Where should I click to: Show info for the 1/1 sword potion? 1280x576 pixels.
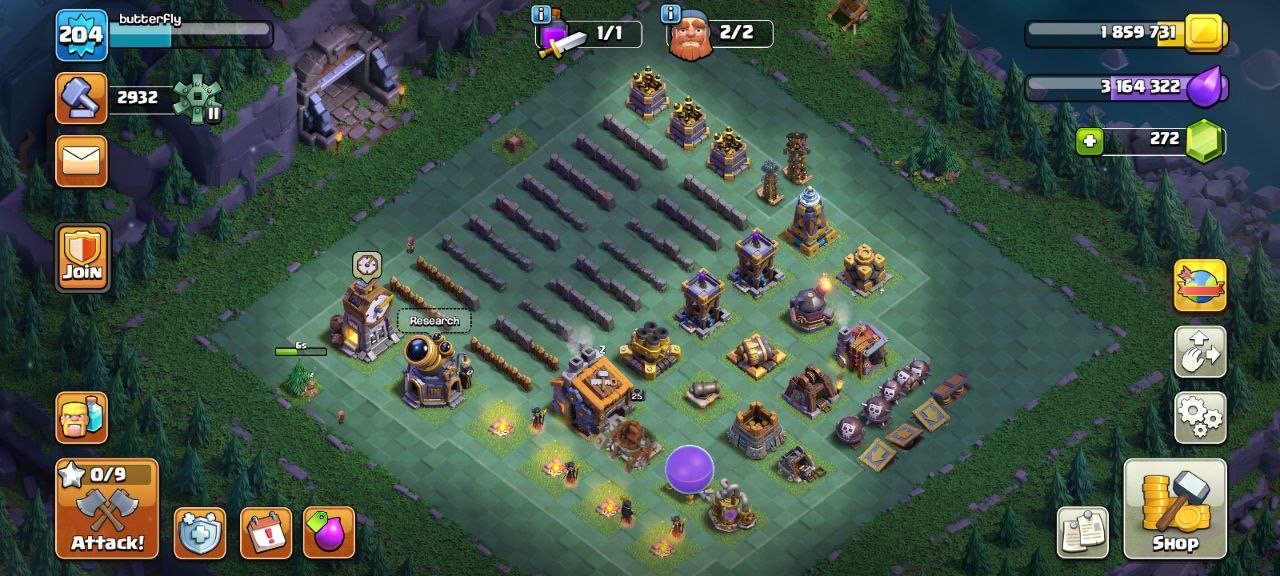click(x=541, y=14)
